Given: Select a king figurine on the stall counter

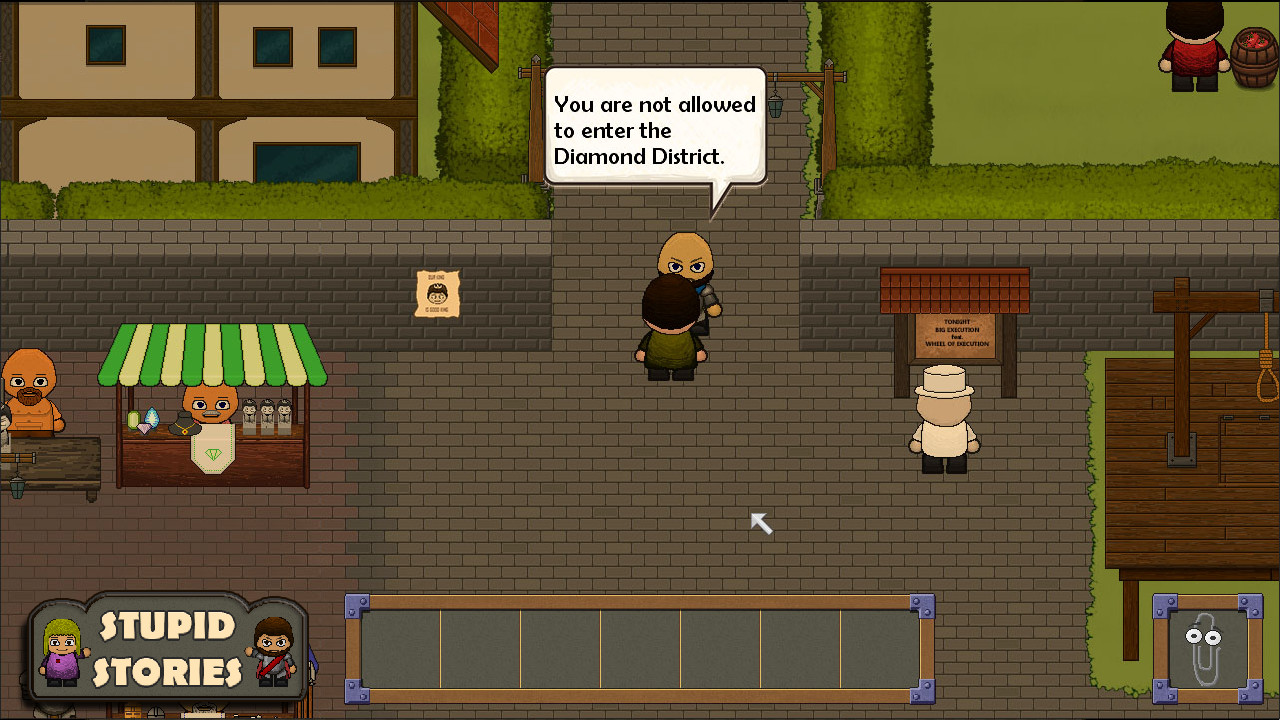Looking at the screenshot, I should click(265, 415).
